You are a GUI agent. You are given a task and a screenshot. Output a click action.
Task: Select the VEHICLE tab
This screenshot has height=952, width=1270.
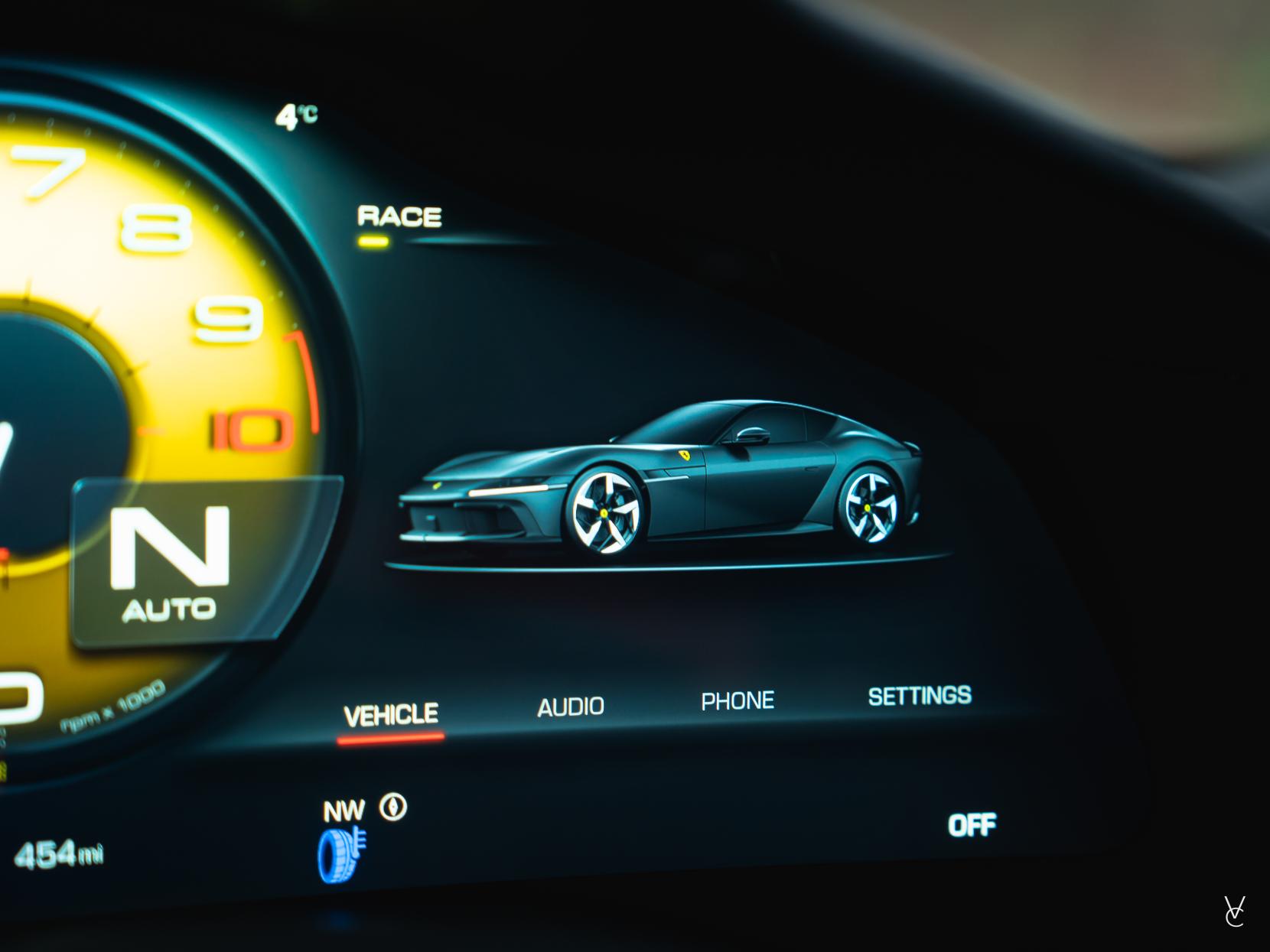pos(391,715)
